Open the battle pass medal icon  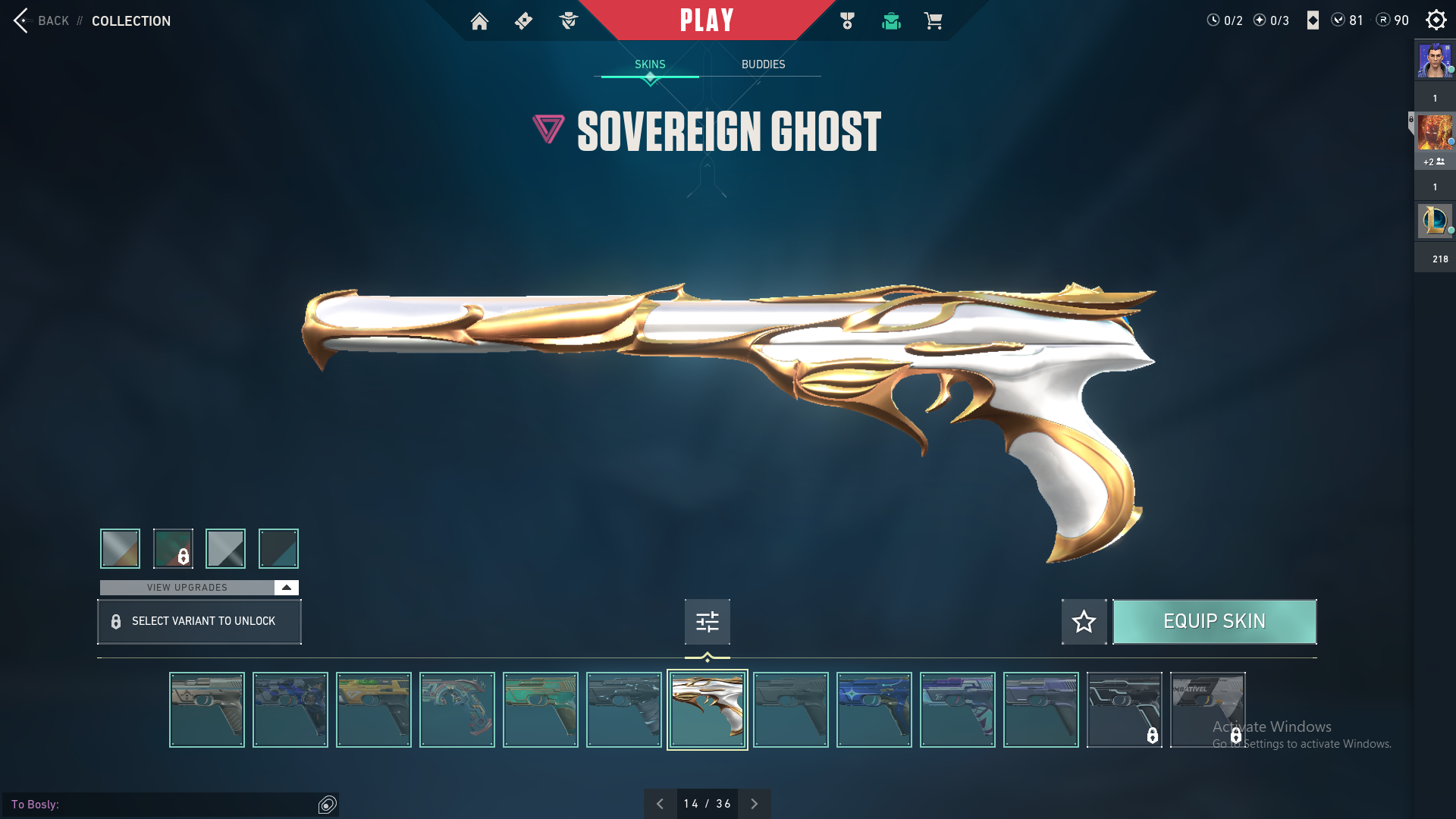click(847, 21)
